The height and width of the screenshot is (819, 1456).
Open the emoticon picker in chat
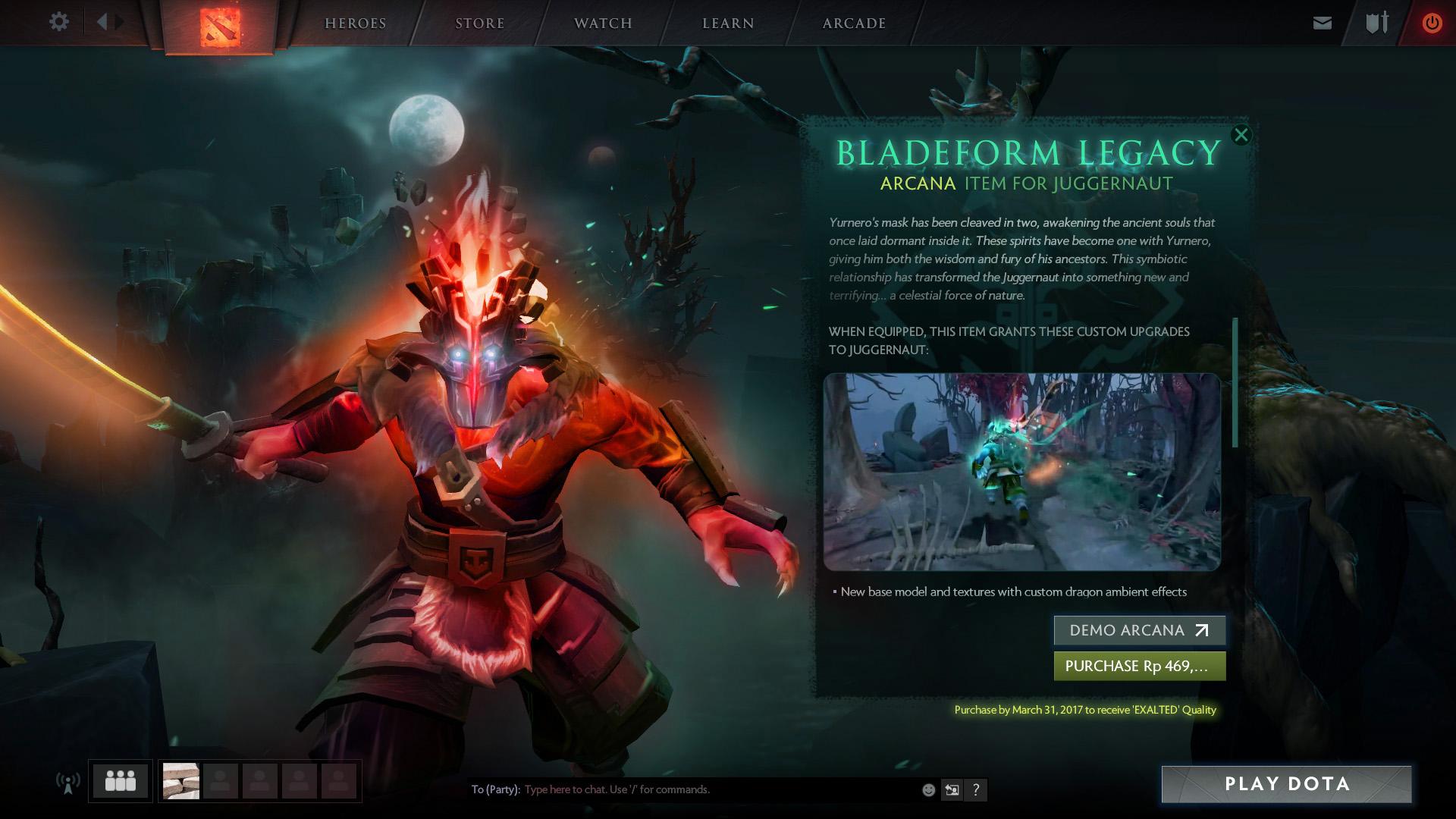point(928,789)
